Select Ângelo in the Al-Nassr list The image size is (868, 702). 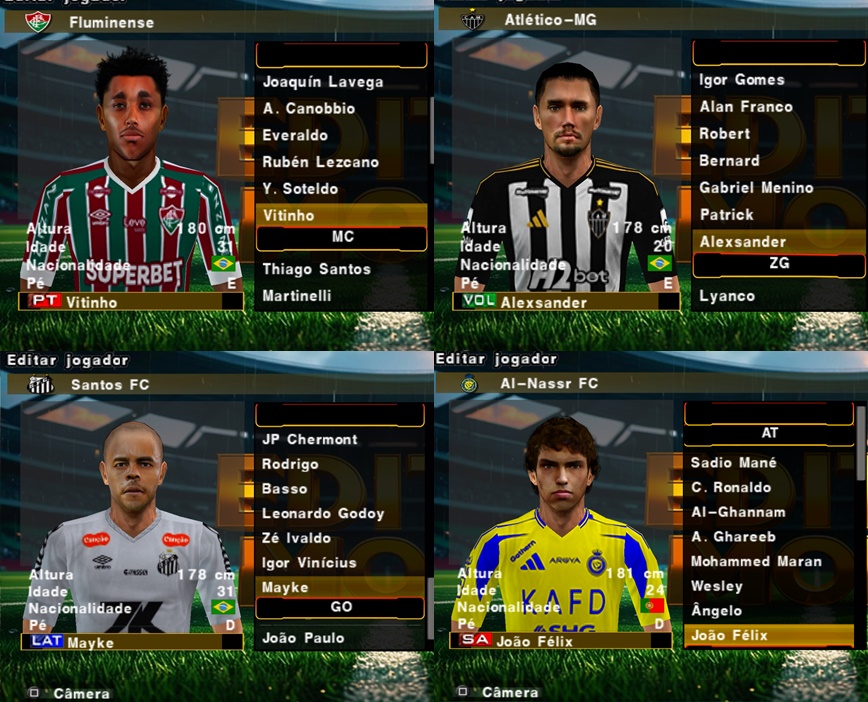coord(716,611)
